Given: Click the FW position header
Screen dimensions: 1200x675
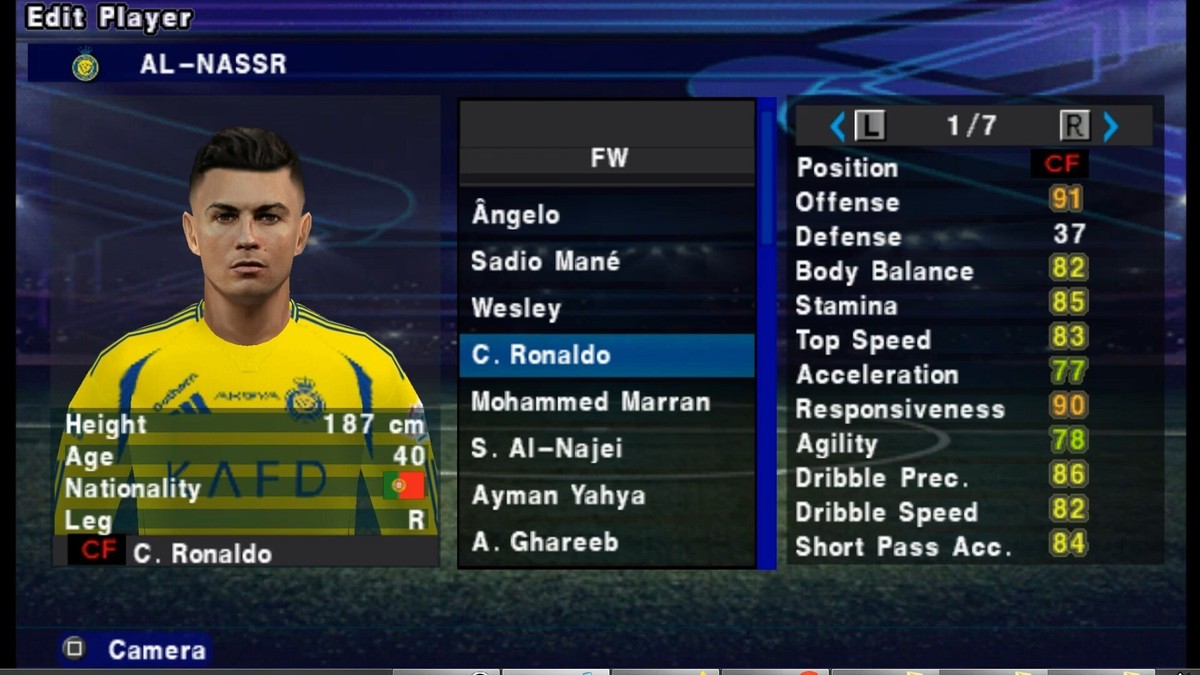Looking at the screenshot, I should pyautogui.click(x=608, y=158).
